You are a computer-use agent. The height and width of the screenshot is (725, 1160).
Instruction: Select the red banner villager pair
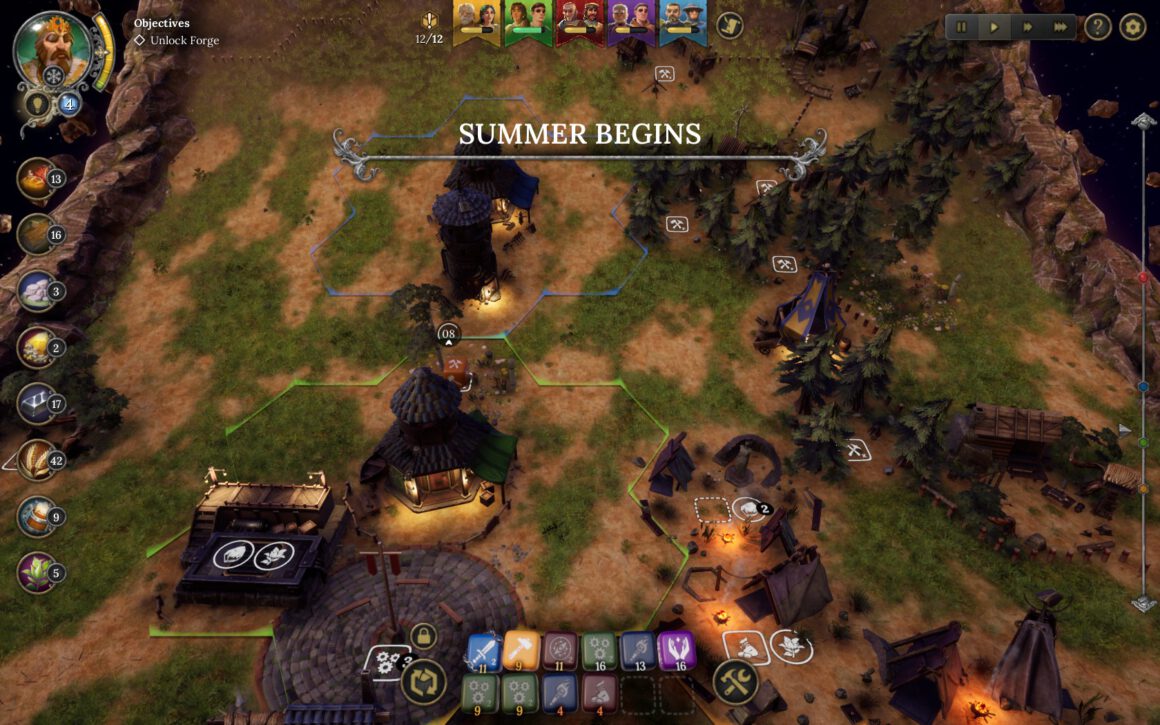click(578, 22)
